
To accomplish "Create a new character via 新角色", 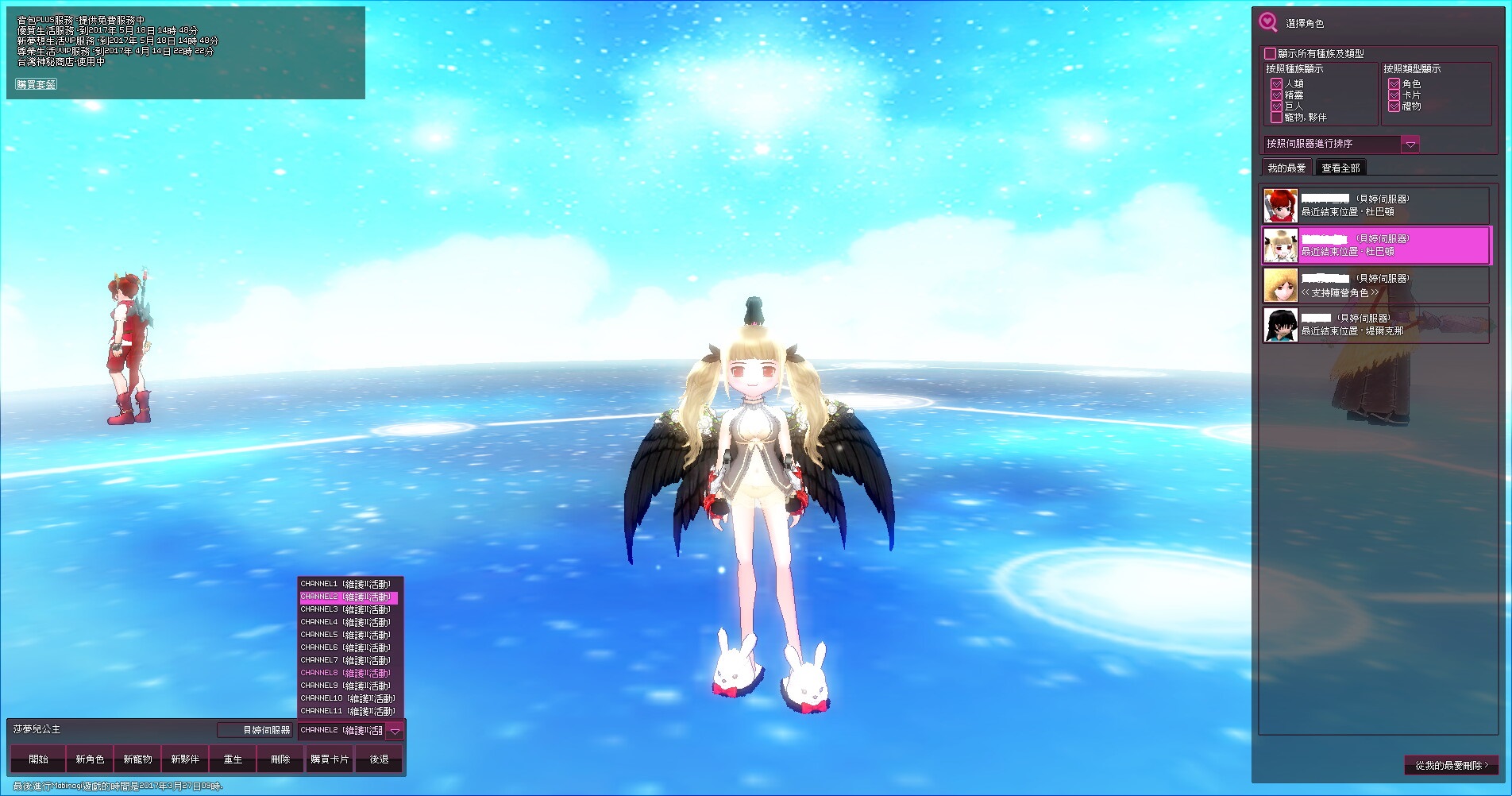I will click(90, 759).
